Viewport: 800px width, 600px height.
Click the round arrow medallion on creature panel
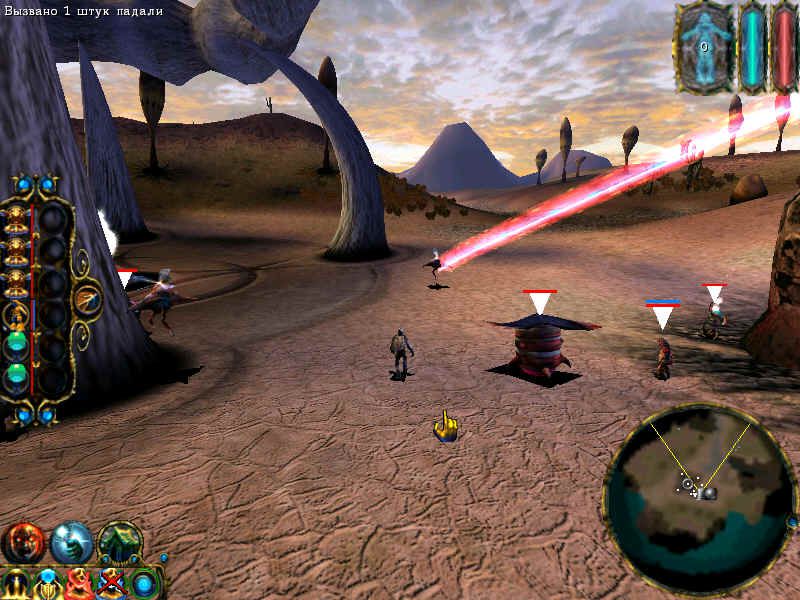coord(88,300)
